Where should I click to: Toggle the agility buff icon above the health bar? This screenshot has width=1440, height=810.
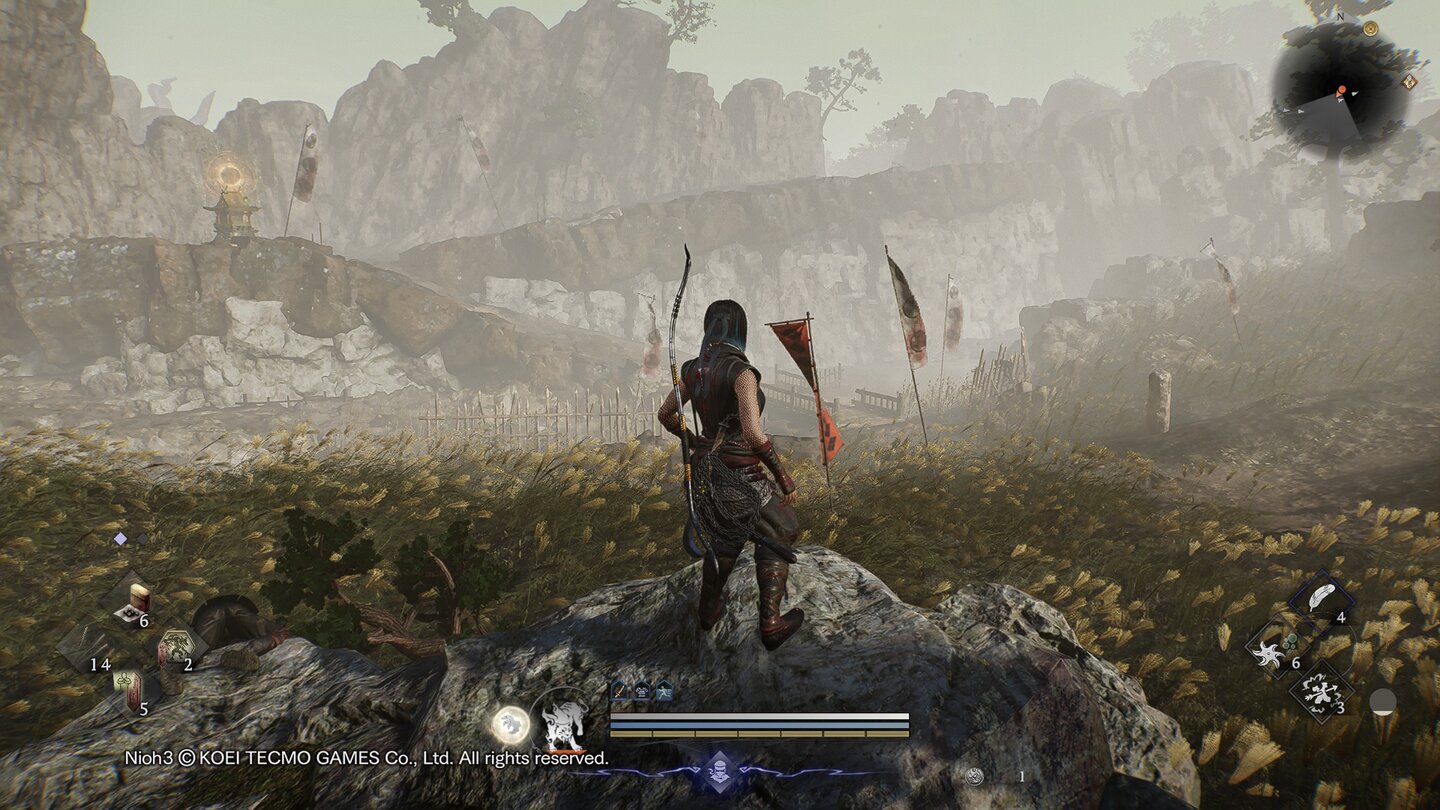663,691
